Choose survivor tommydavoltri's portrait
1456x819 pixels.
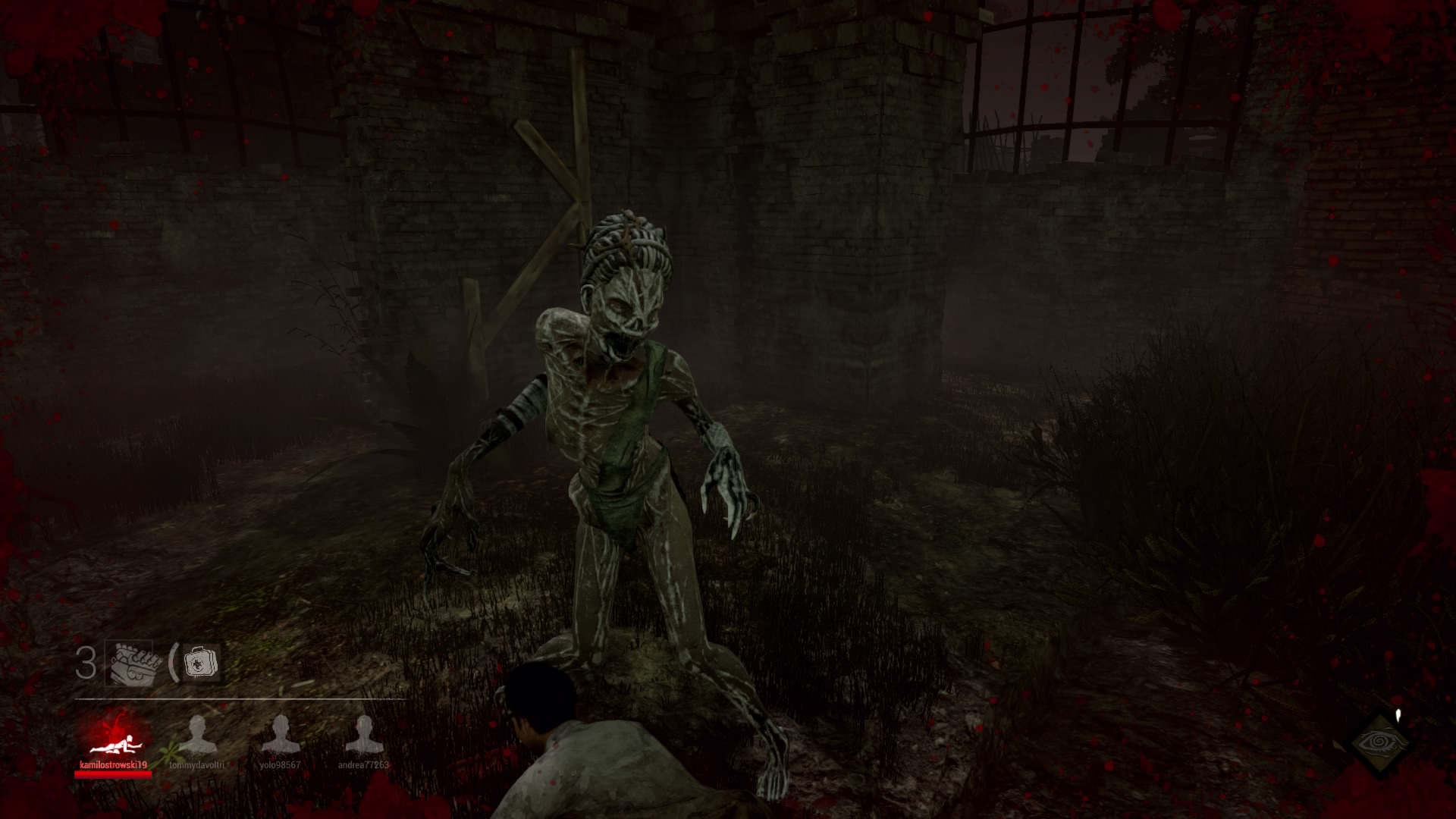pos(197,736)
